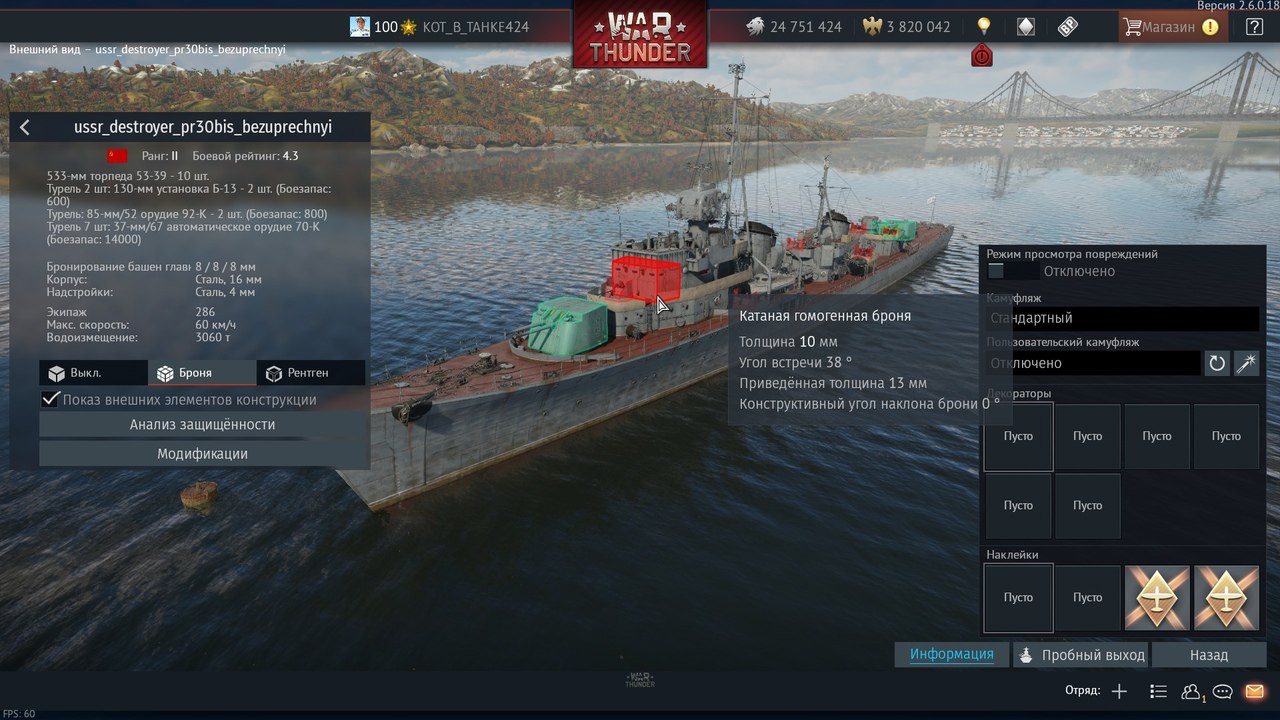Open the lightbulb hints icon
The width and height of the screenshot is (1280, 720).
click(983, 27)
